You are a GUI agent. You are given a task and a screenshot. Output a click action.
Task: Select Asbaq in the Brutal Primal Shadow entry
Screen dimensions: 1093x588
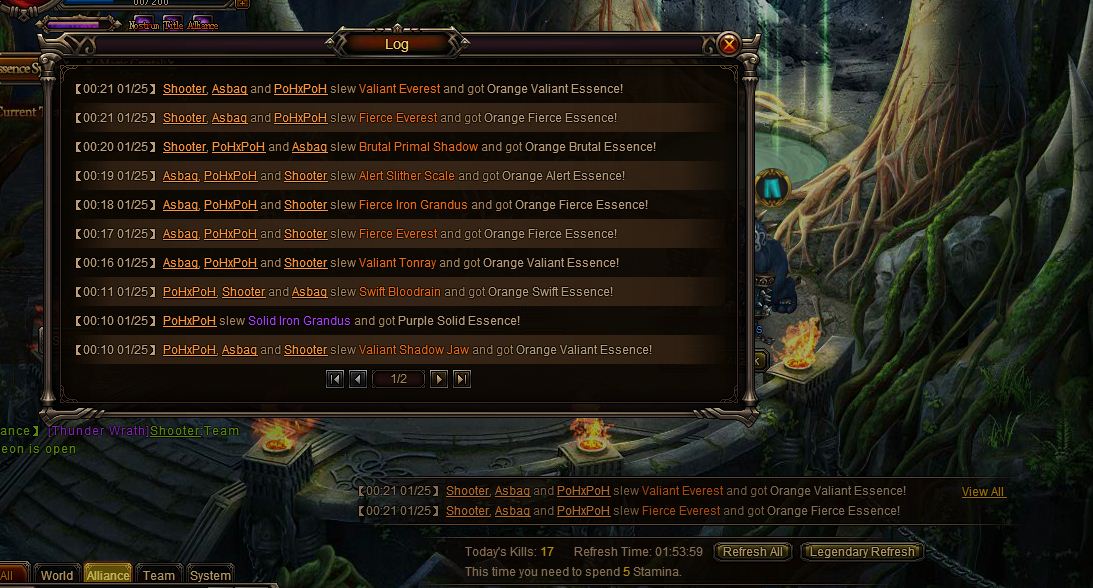point(309,147)
